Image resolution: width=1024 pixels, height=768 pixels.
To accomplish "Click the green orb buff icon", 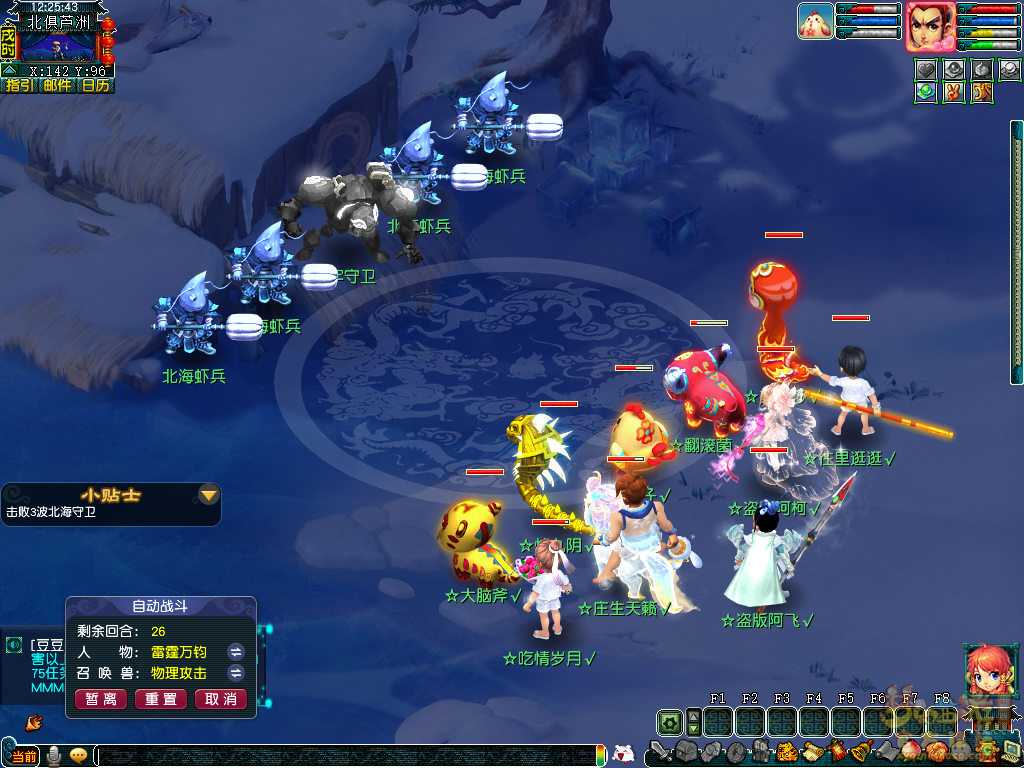I will click(x=927, y=92).
